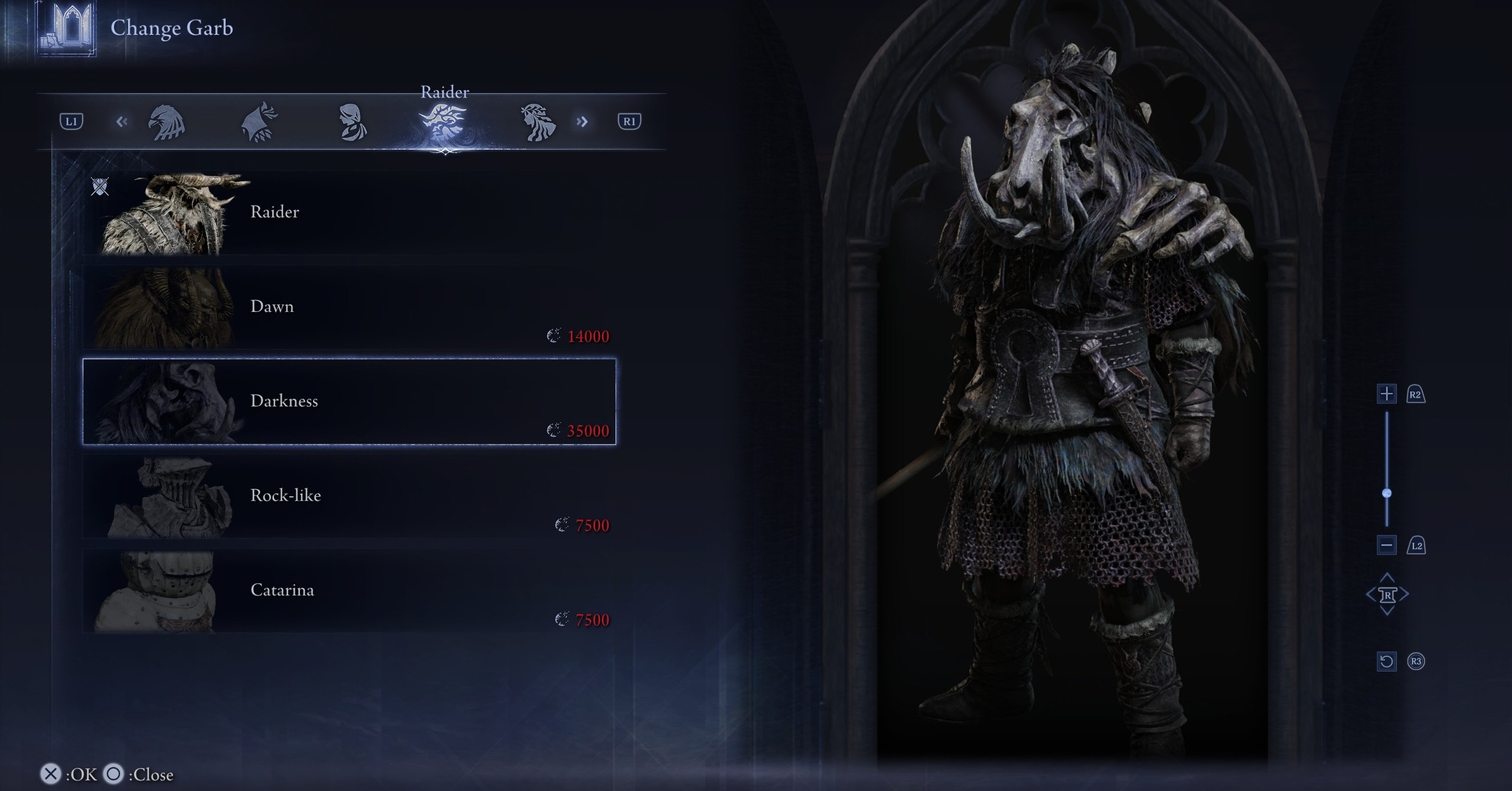This screenshot has height=791, width=1512.
Task: Zoom in with the plus button
Action: pyautogui.click(x=1387, y=393)
